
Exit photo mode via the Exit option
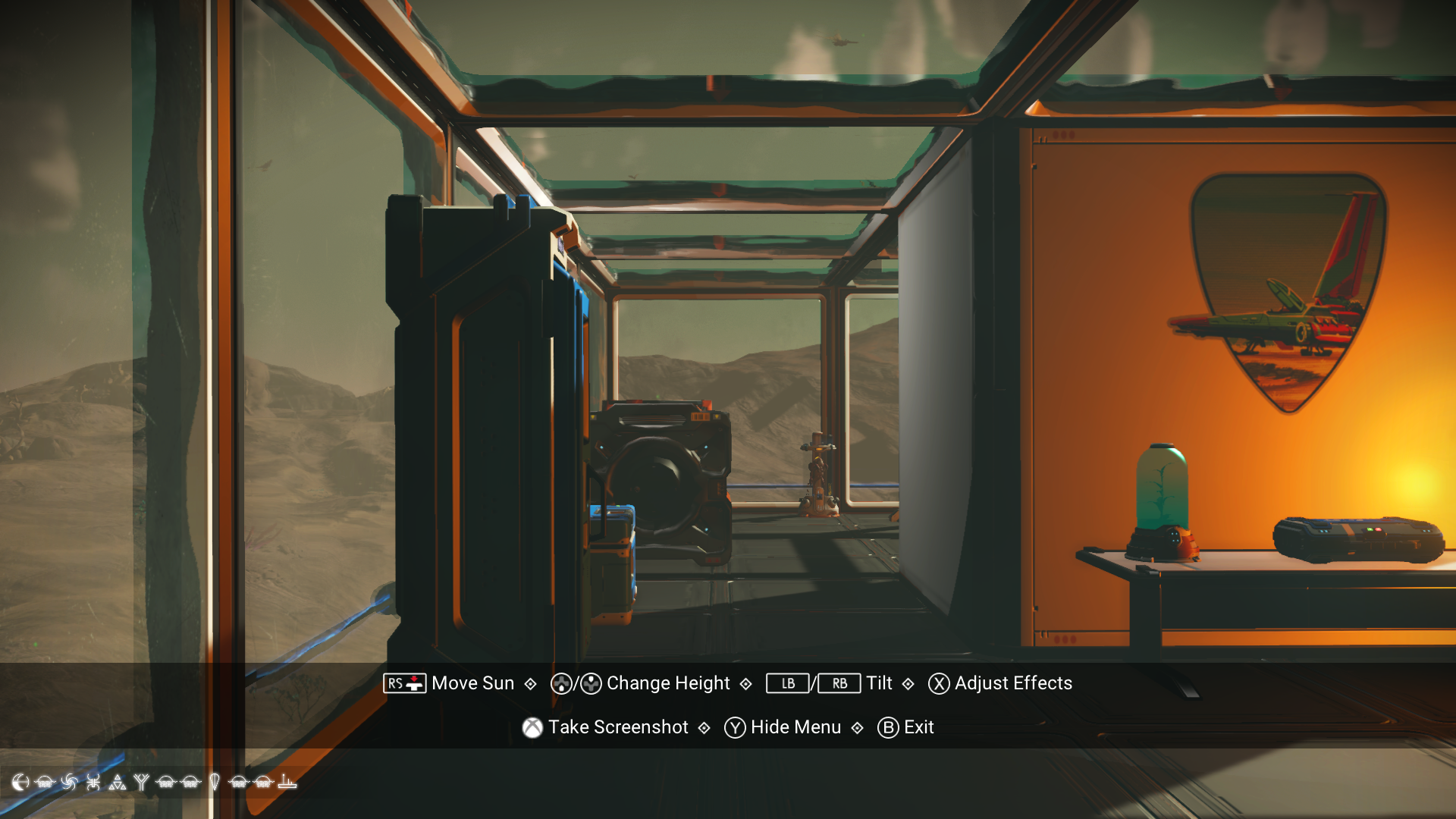918,727
